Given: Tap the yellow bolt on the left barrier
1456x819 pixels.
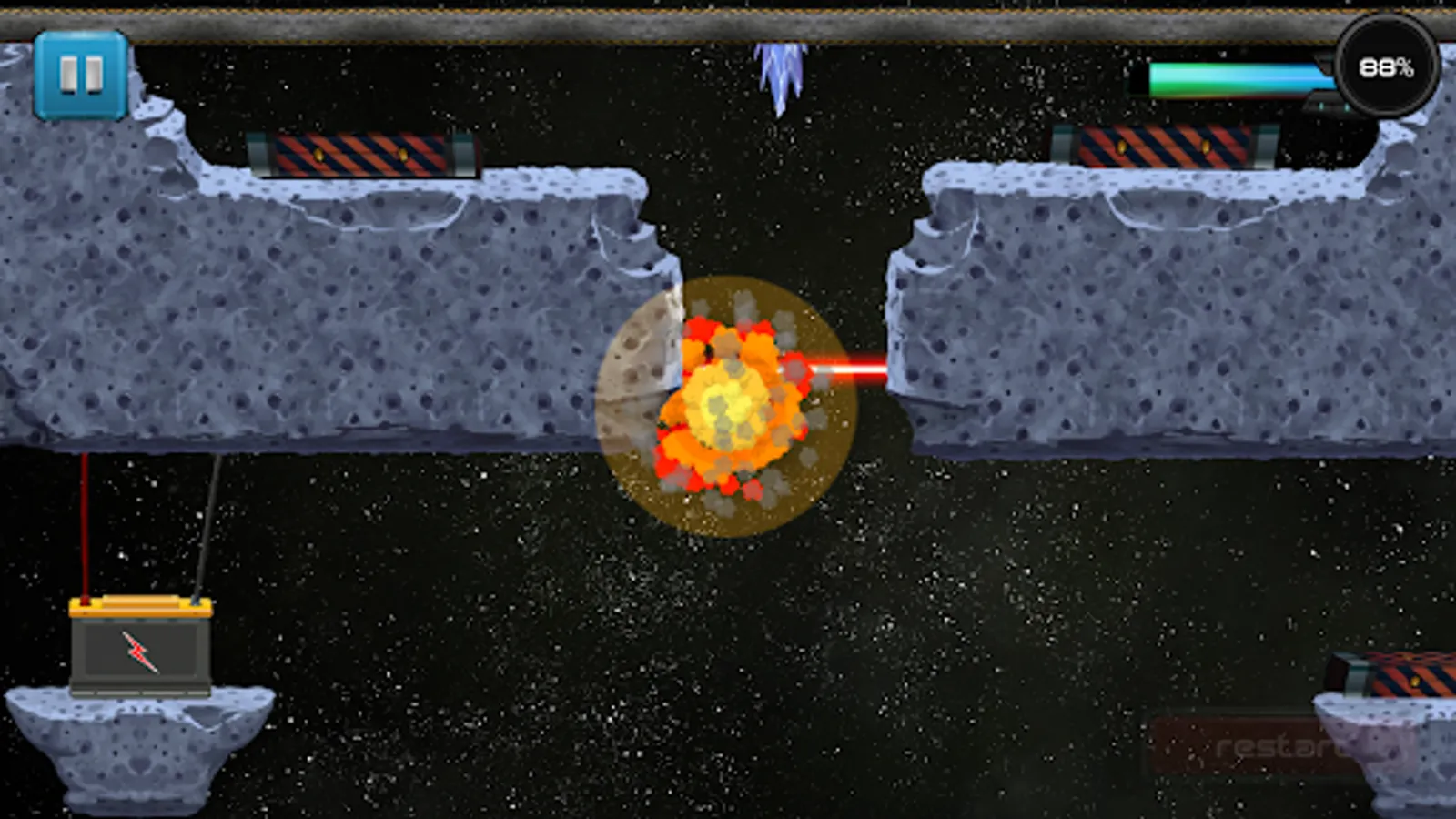Looking at the screenshot, I should [x=320, y=155].
